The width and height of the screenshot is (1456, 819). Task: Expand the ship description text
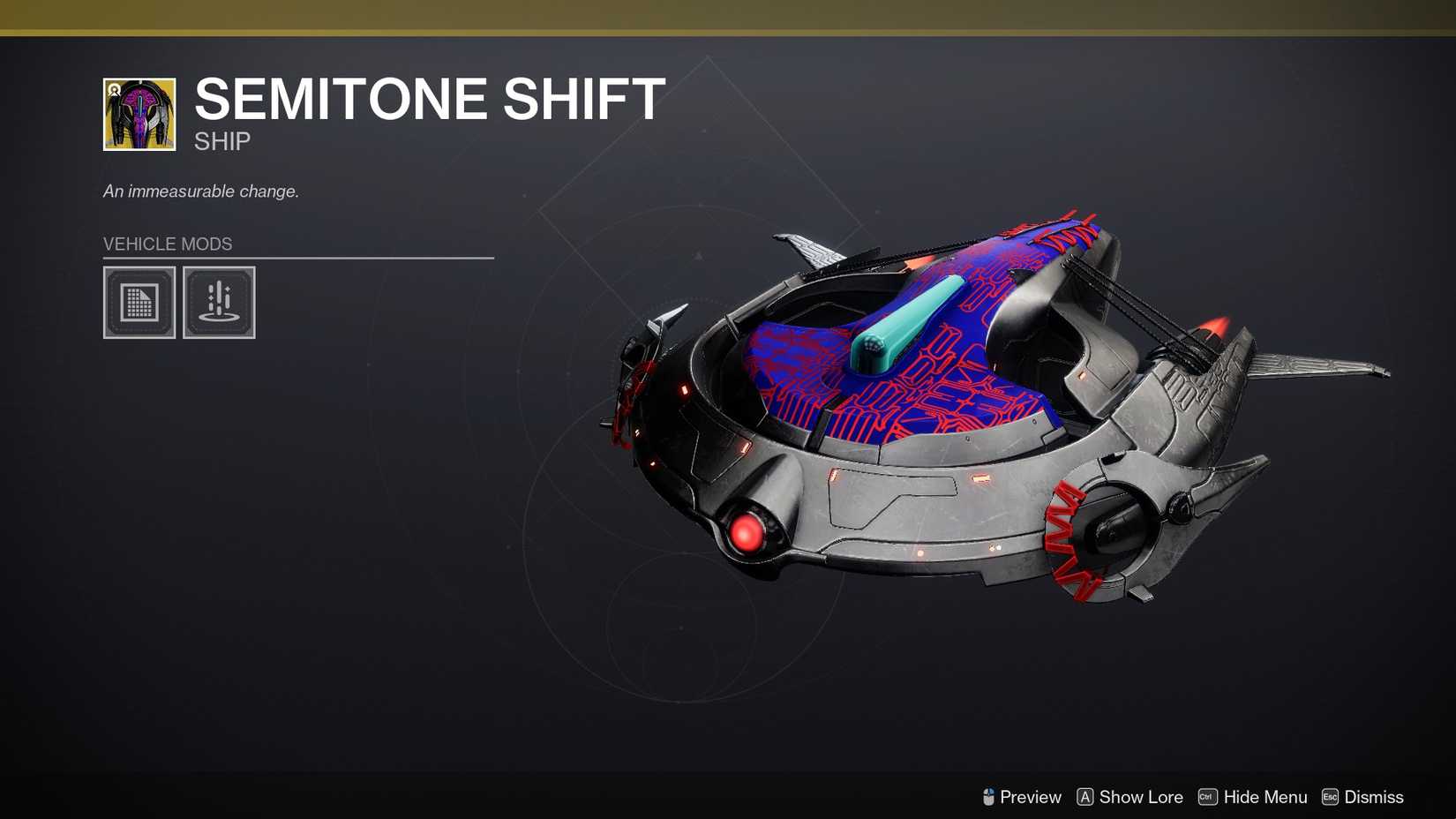click(x=201, y=191)
